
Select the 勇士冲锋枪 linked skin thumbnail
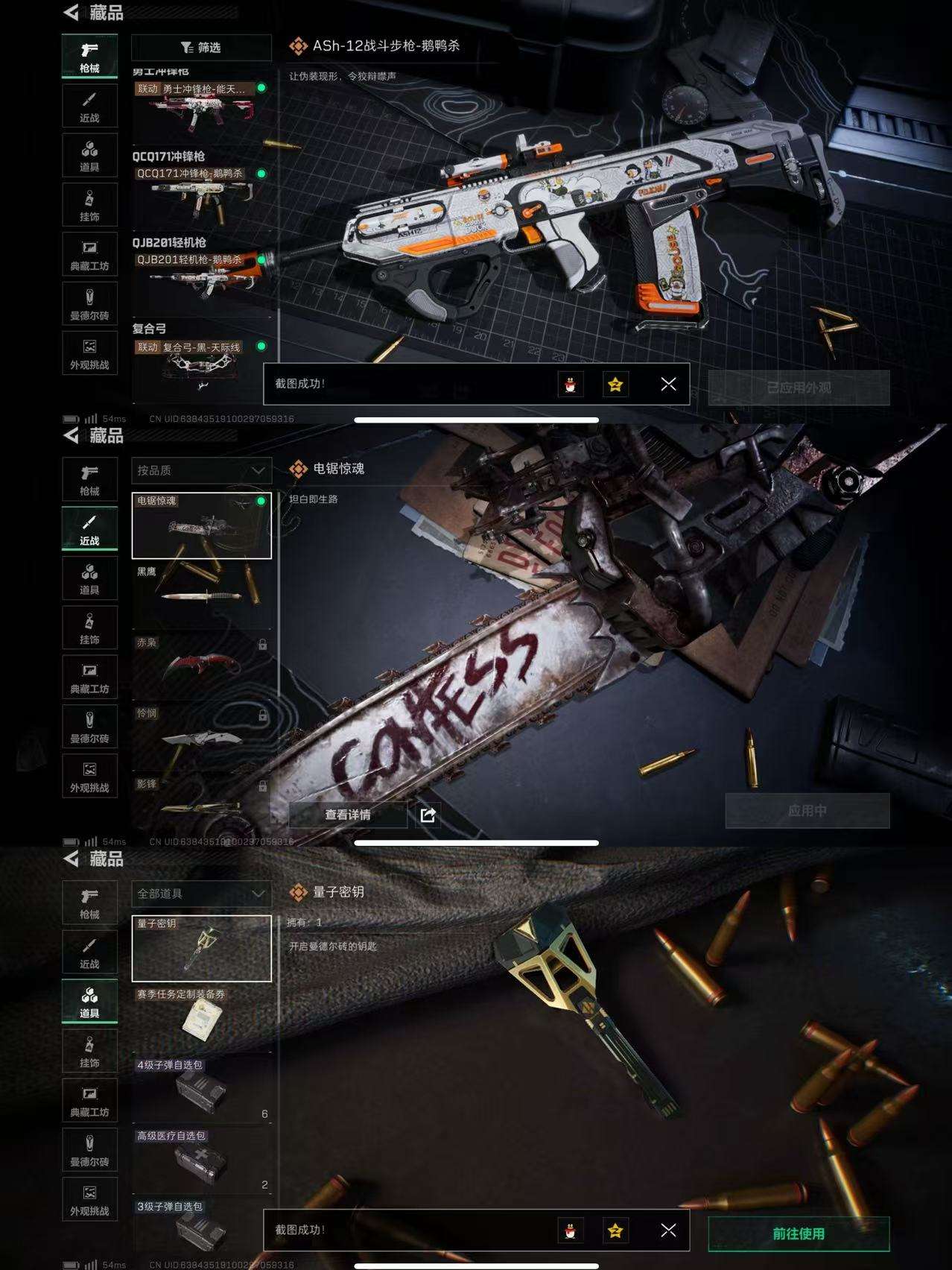point(201,109)
